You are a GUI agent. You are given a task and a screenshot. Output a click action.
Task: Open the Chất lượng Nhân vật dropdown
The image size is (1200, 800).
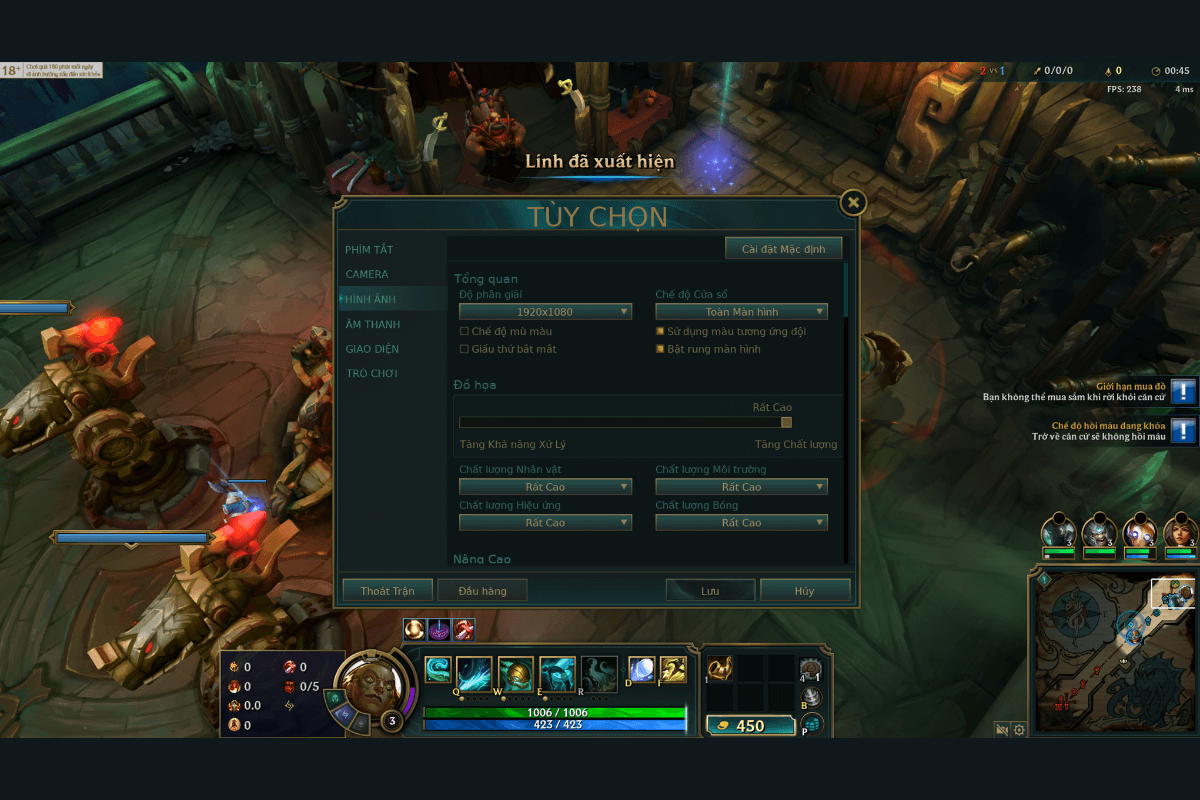(x=545, y=487)
